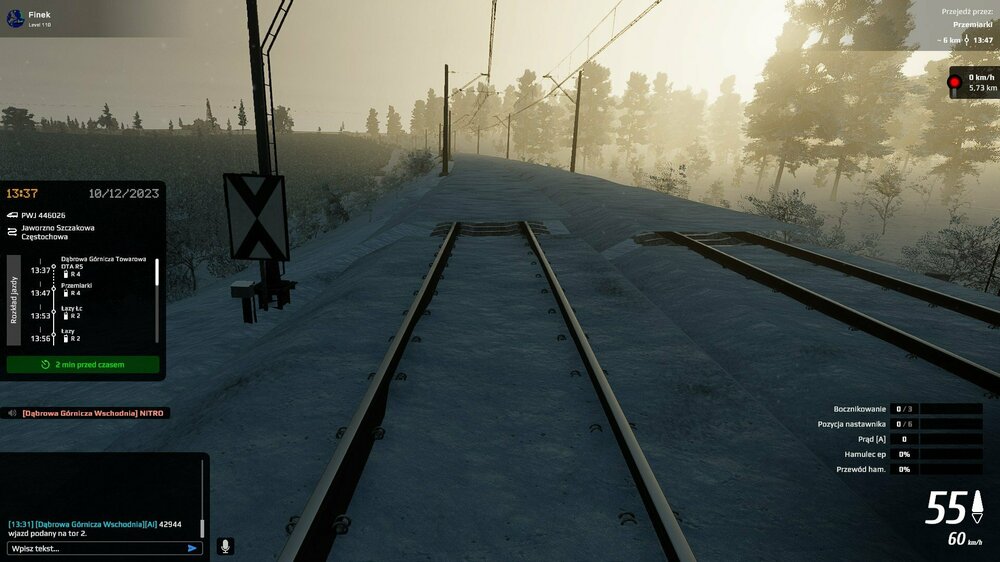
Task: Click the green '2 min przed czasem' bar
Action: (83, 365)
